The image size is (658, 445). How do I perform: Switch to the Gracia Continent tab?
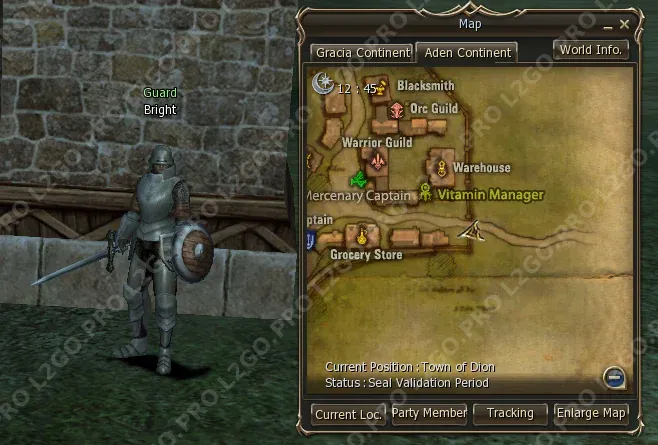click(x=361, y=52)
